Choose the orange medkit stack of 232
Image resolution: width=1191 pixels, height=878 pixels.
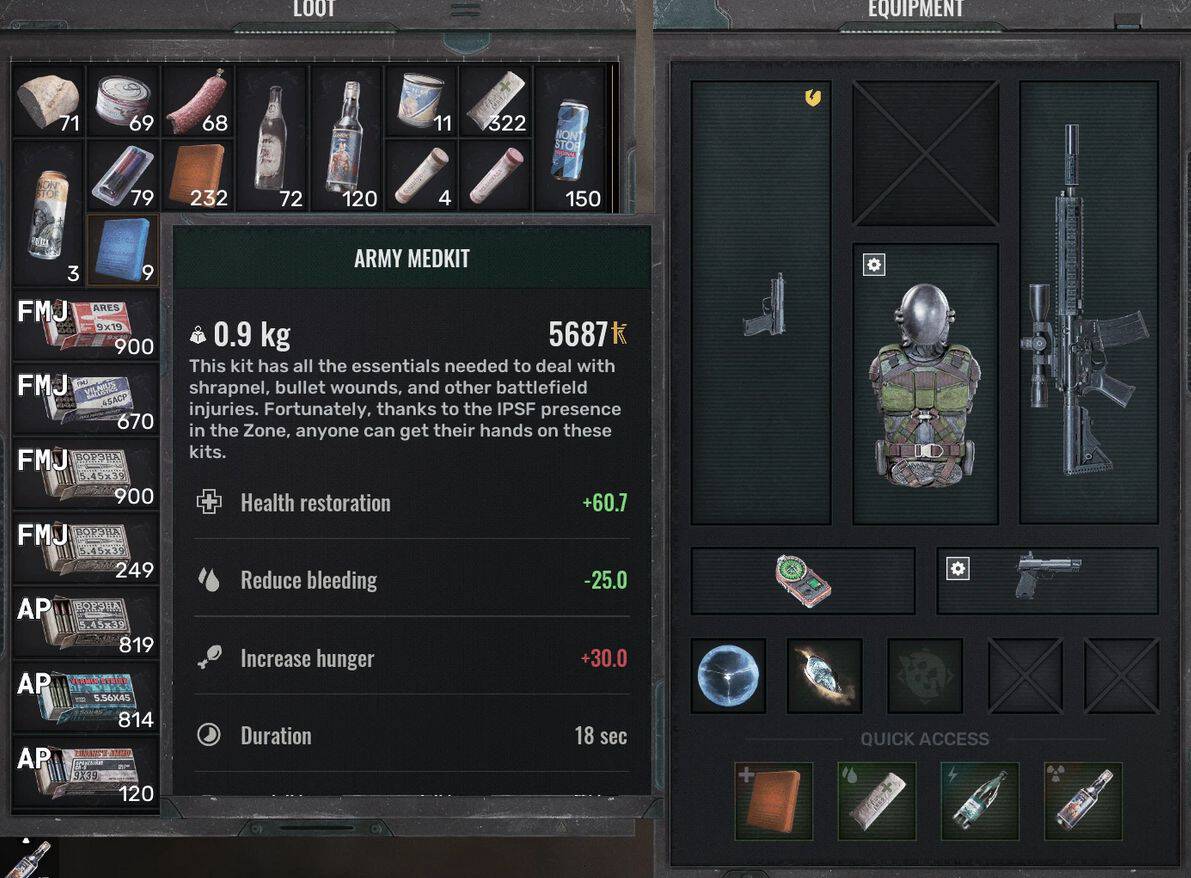(x=197, y=174)
